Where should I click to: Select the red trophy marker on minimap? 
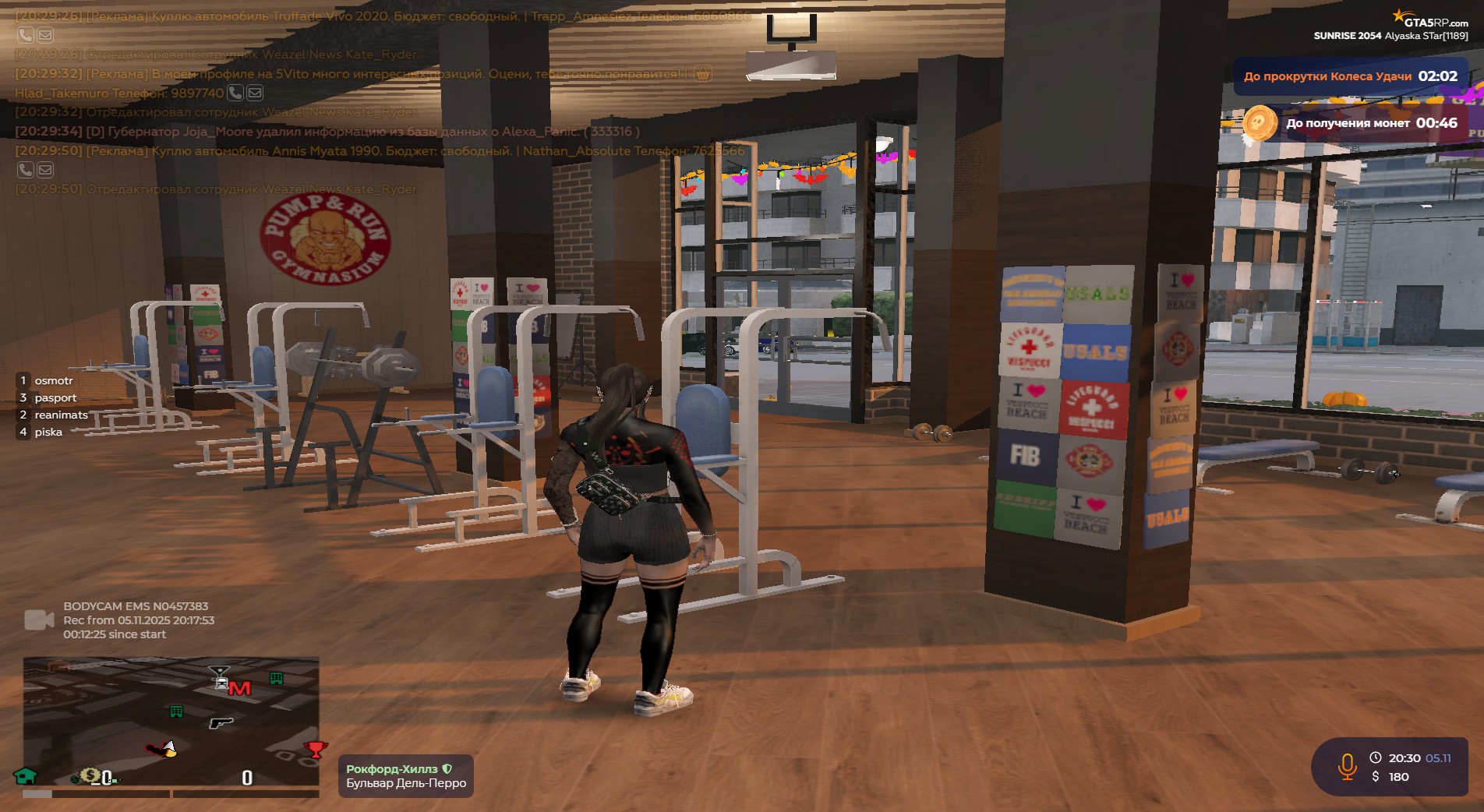click(x=316, y=750)
